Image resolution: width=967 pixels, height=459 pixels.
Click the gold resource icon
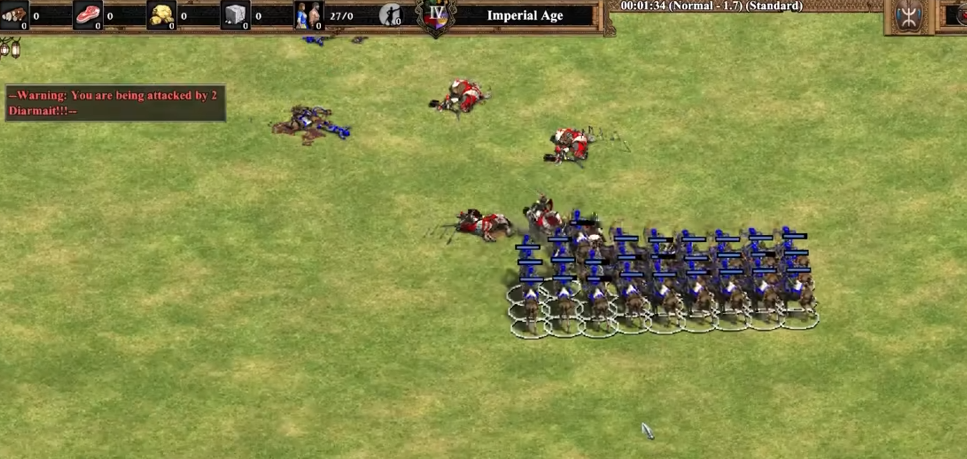point(161,15)
